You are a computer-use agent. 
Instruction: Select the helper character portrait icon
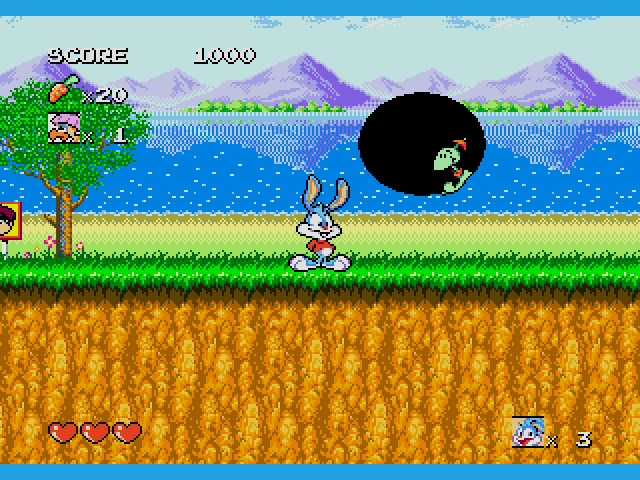(62, 128)
